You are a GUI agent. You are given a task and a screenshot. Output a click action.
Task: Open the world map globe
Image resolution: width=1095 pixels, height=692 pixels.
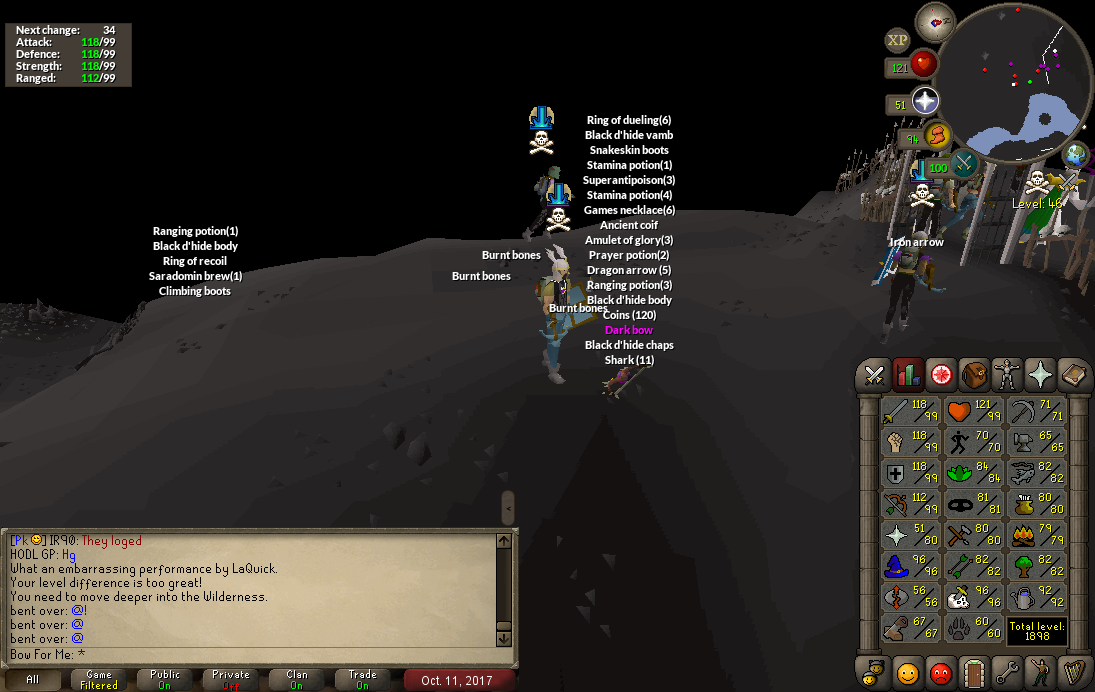(1076, 155)
